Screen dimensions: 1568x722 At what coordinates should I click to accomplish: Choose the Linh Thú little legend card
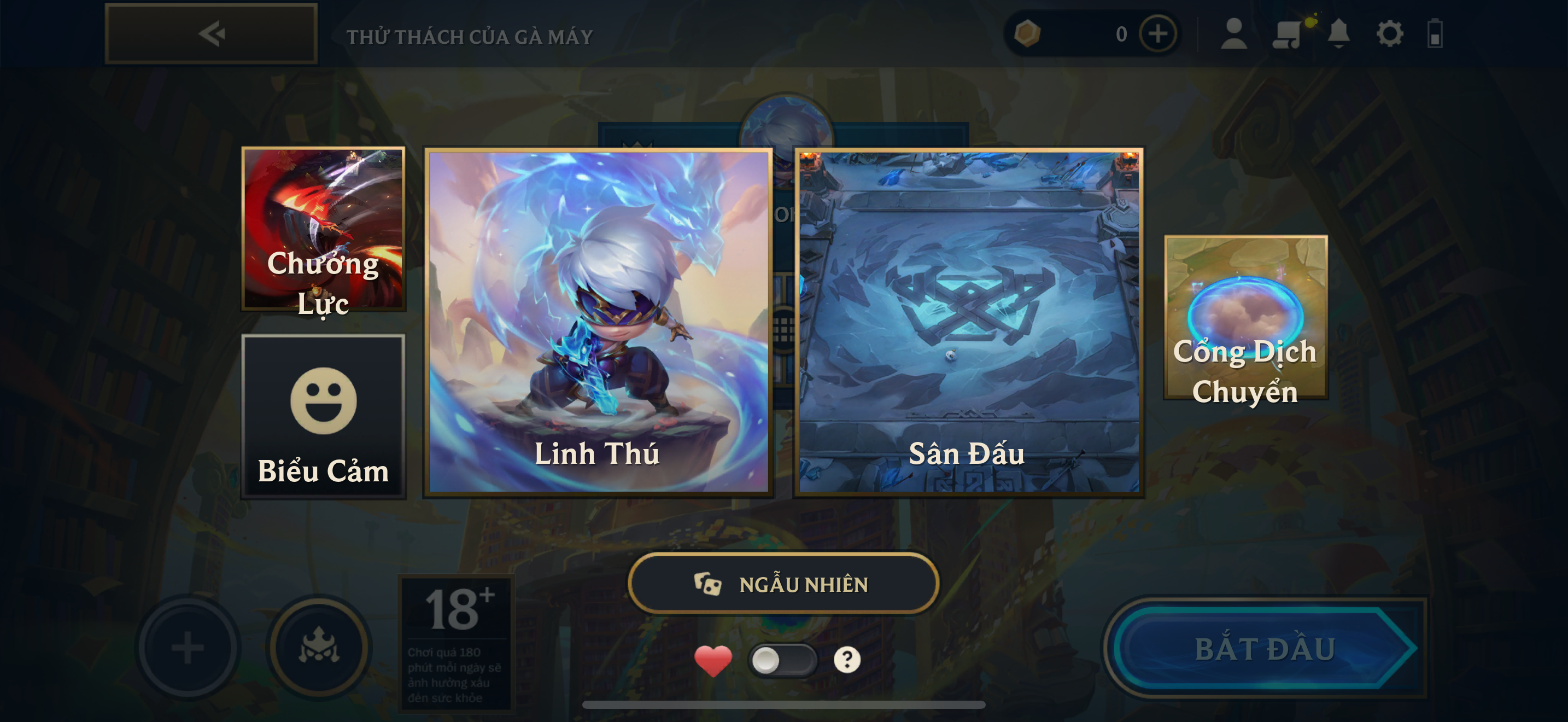click(598, 322)
